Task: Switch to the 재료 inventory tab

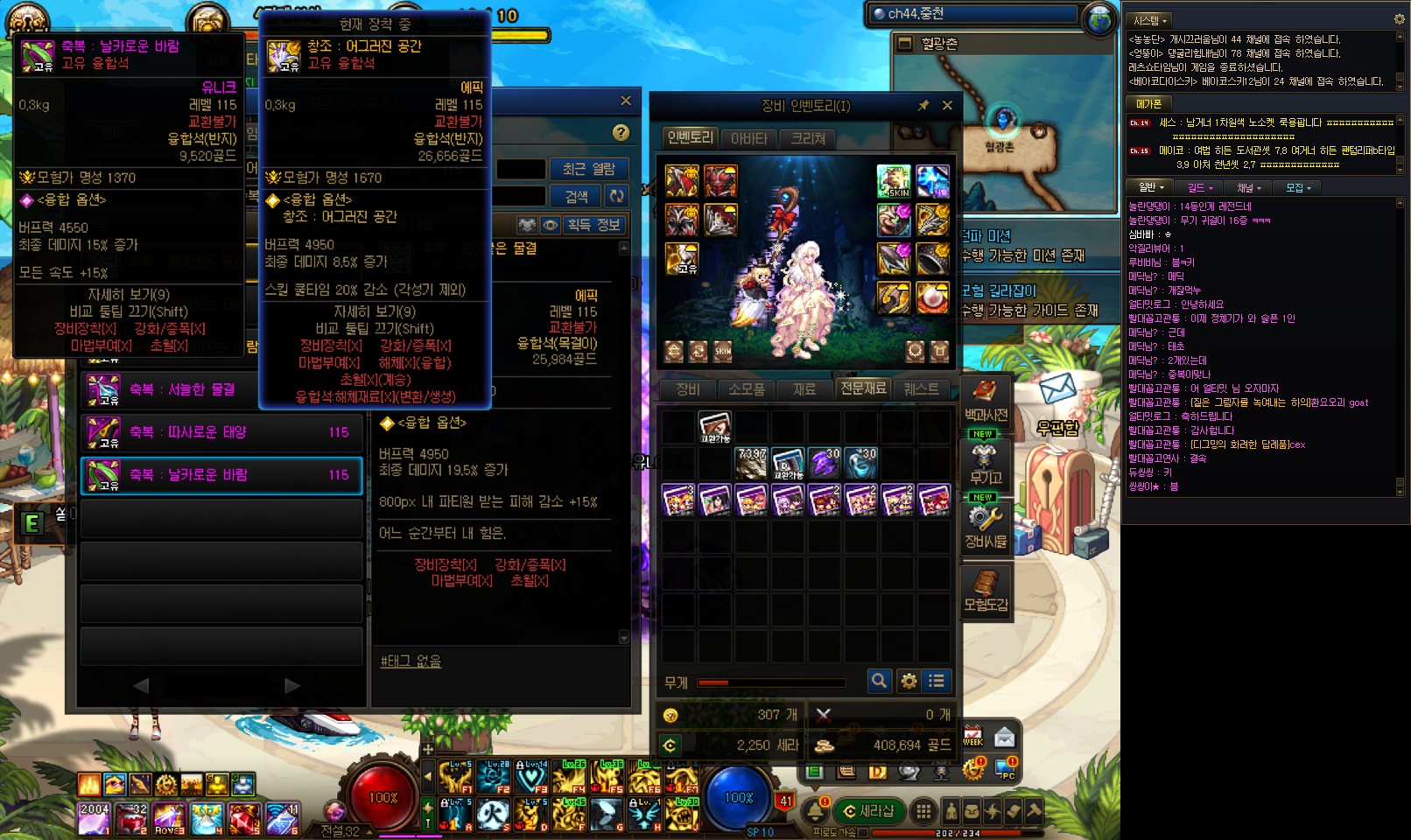Action: [x=804, y=388]
